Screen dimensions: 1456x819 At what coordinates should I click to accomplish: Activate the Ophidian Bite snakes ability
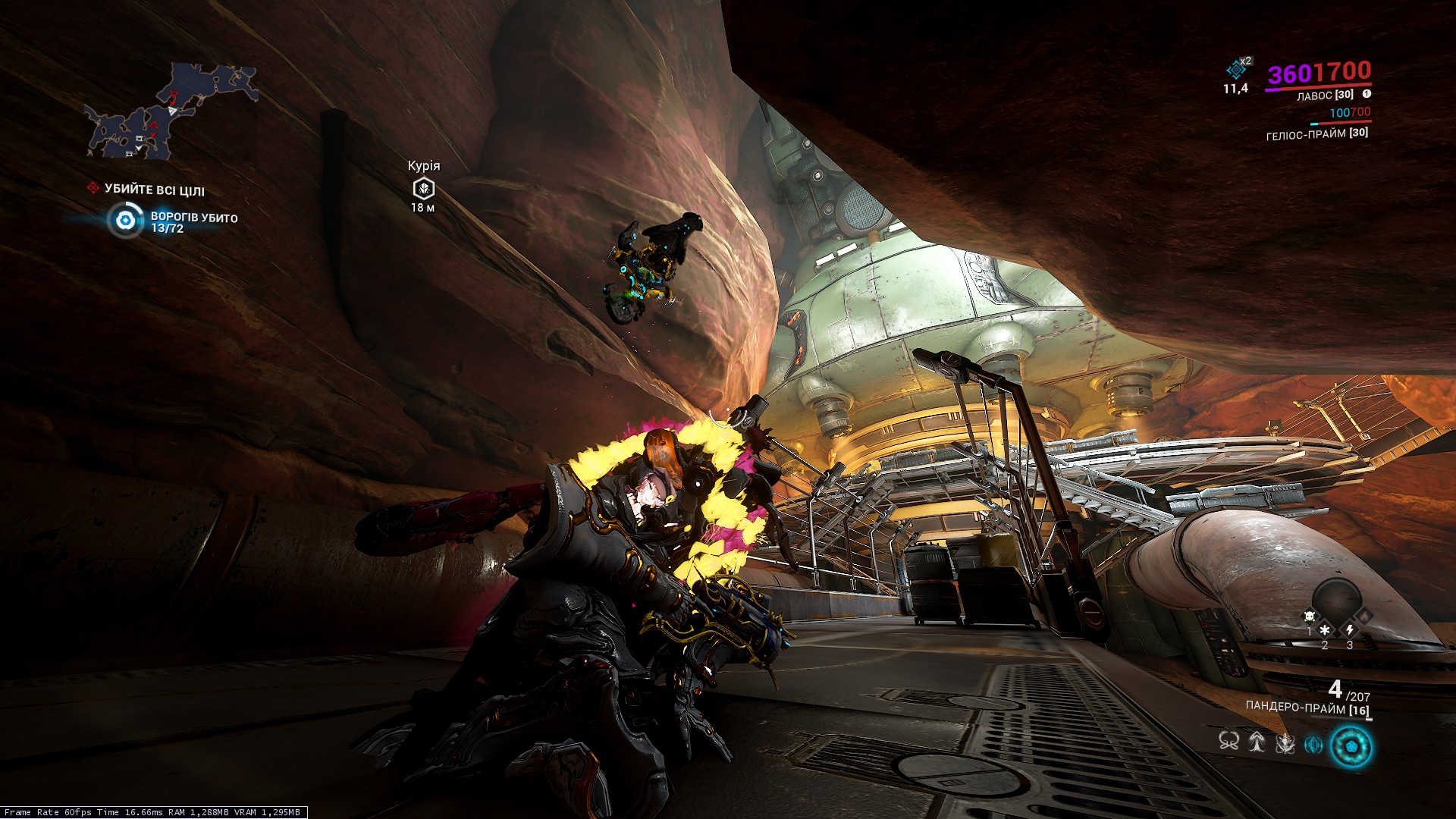click(x=1228, y=742)
